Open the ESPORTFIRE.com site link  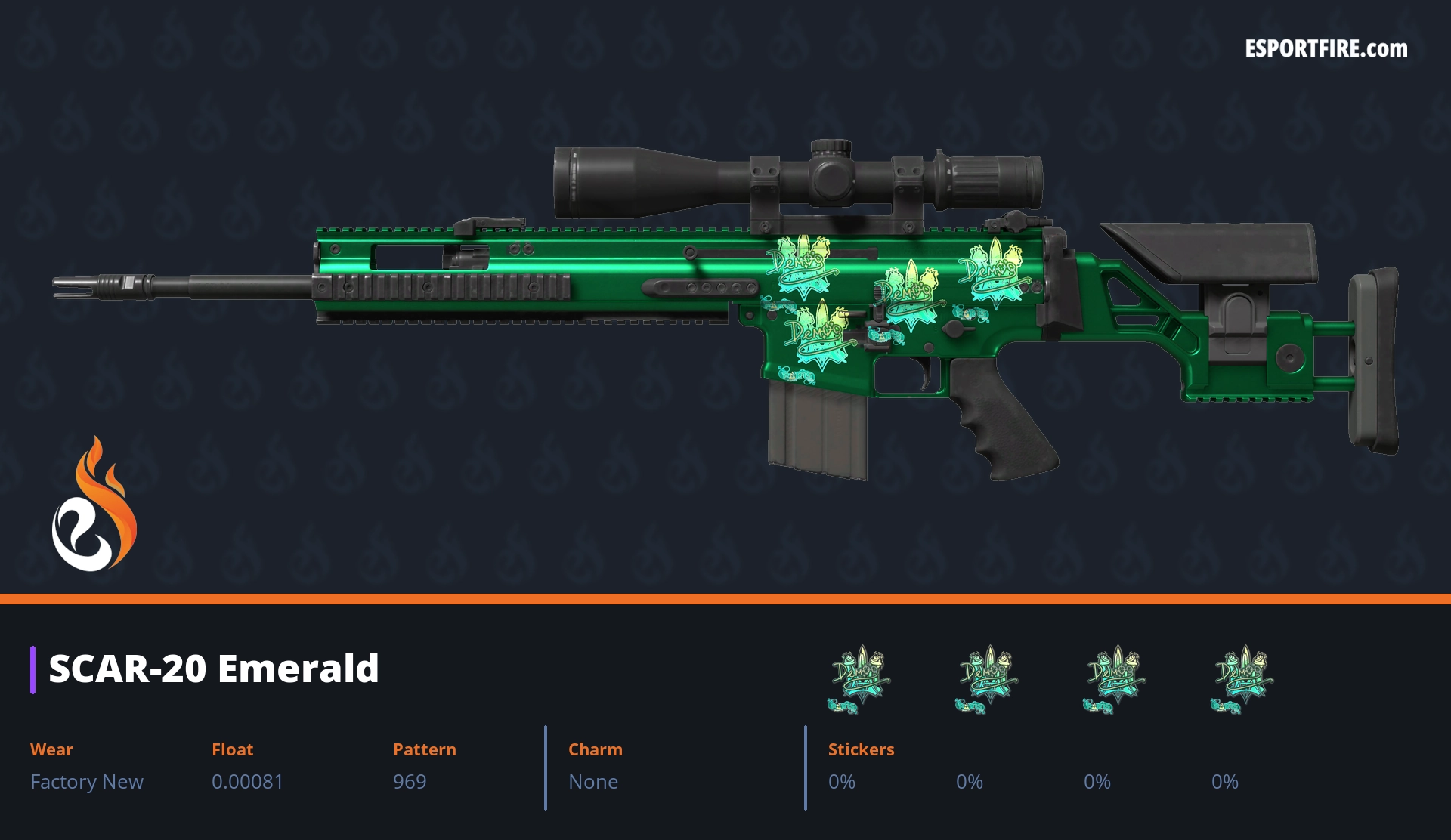(1326, 49)
